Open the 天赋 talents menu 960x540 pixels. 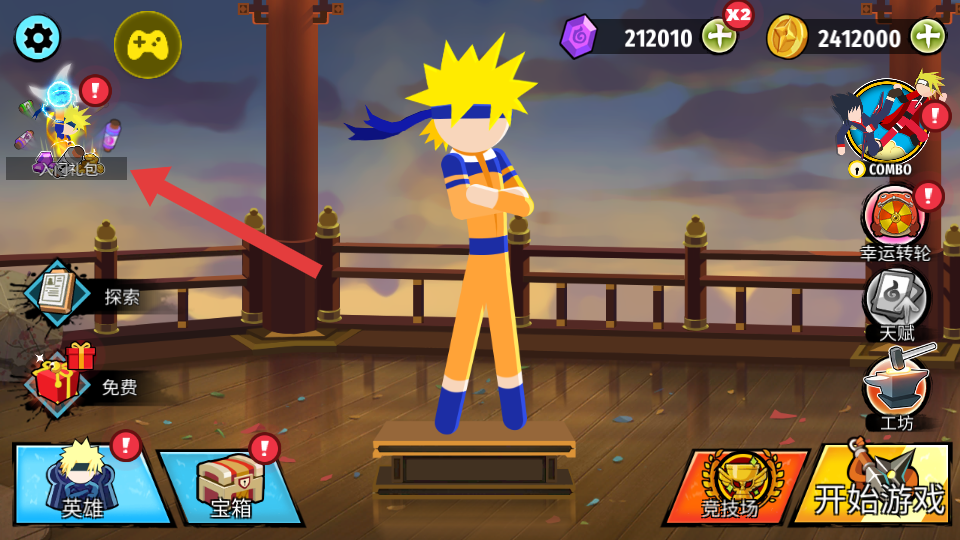897,301
